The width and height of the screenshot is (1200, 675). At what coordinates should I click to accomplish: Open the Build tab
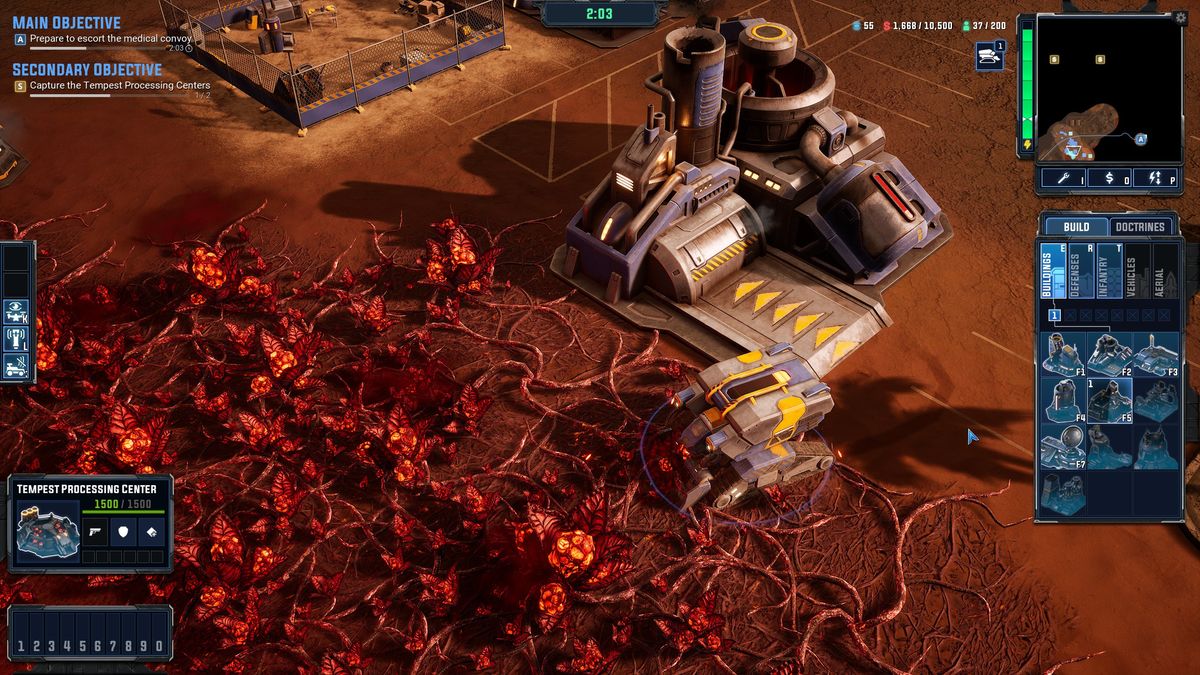pyautogui.click(x=1076, y=227)
